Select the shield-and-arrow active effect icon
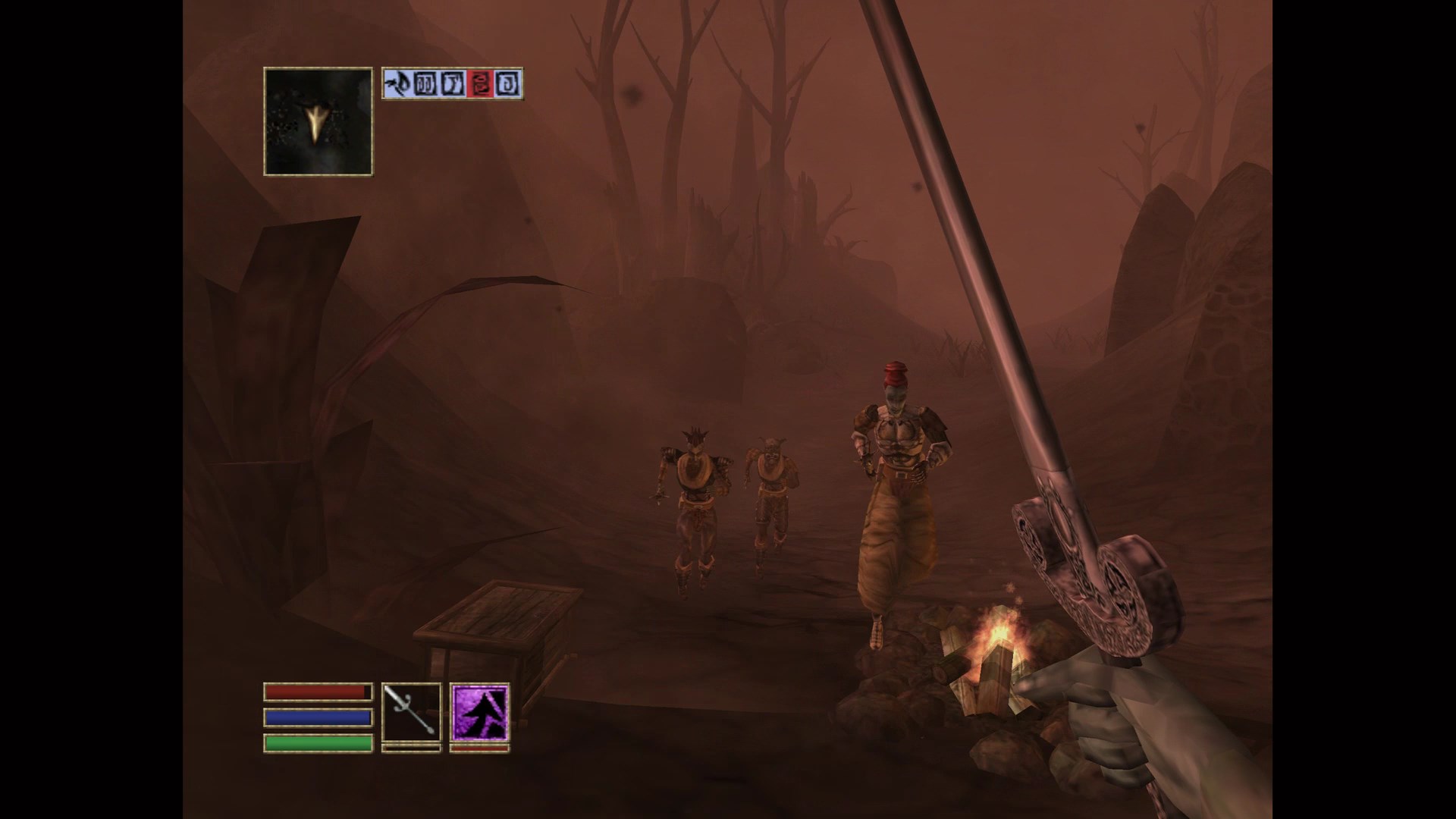Viewport: 1456px width, 819px height. tap(395, 84)
